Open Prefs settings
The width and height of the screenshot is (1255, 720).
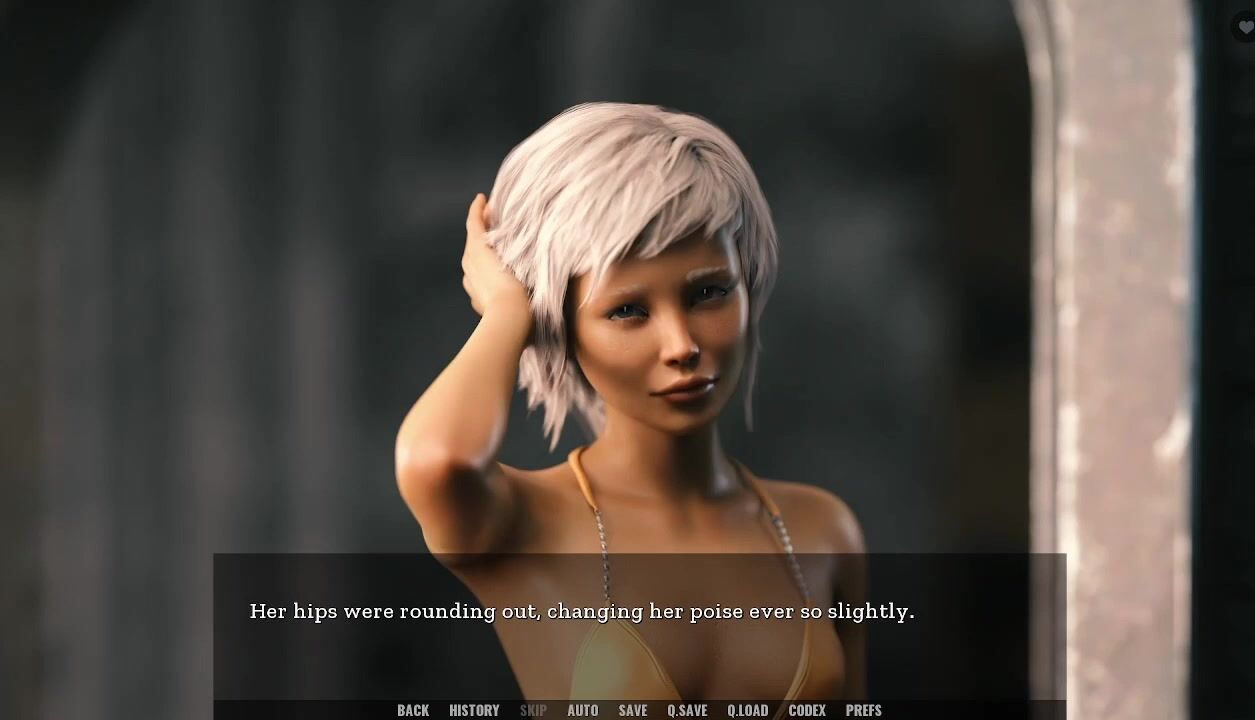pos(863,710)
